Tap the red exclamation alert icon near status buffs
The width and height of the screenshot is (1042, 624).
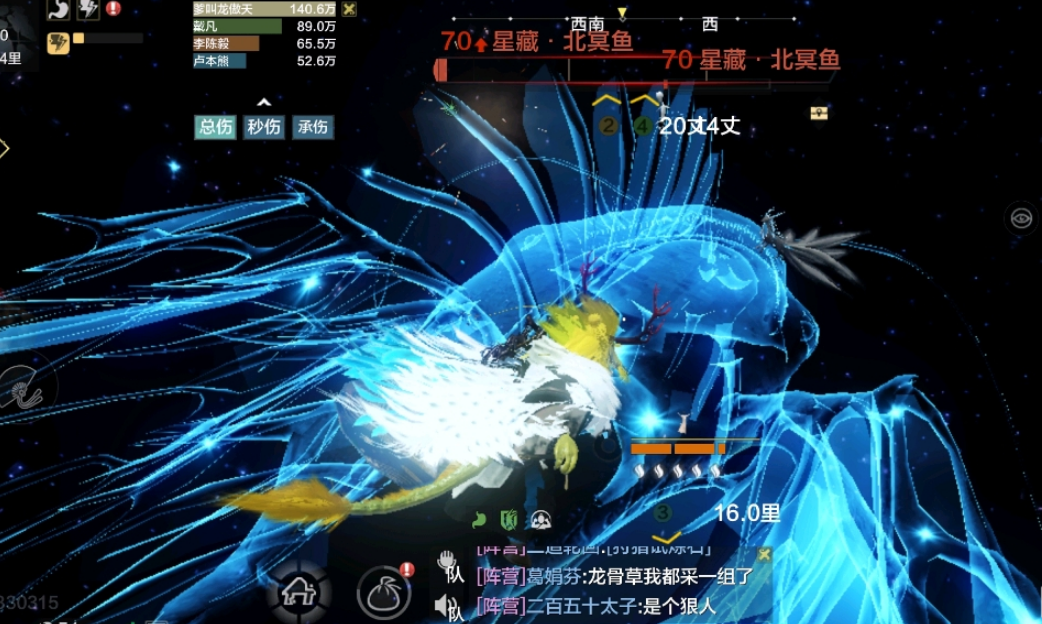(x=113, y=8)
